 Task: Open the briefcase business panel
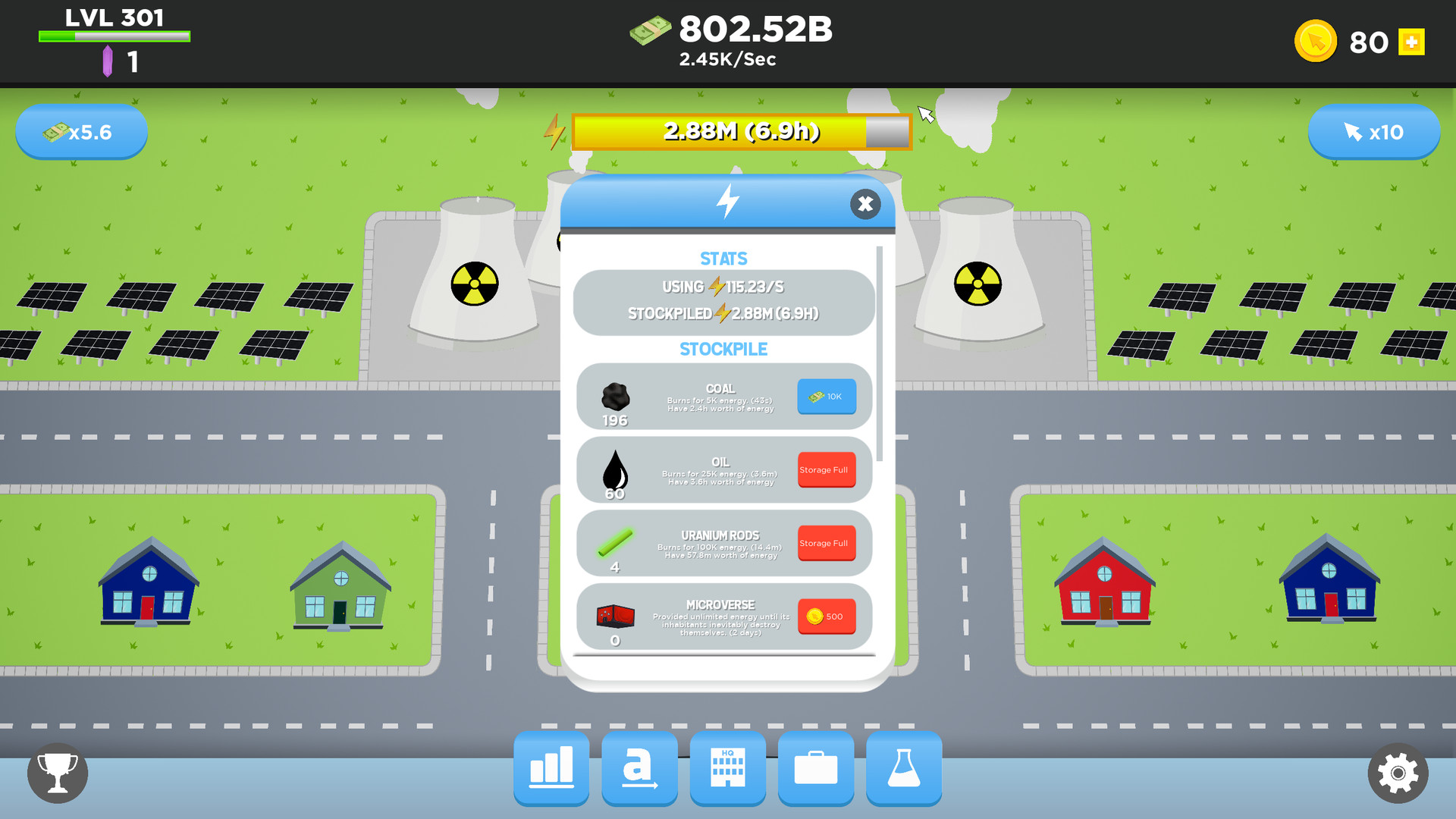coord(815,769)
